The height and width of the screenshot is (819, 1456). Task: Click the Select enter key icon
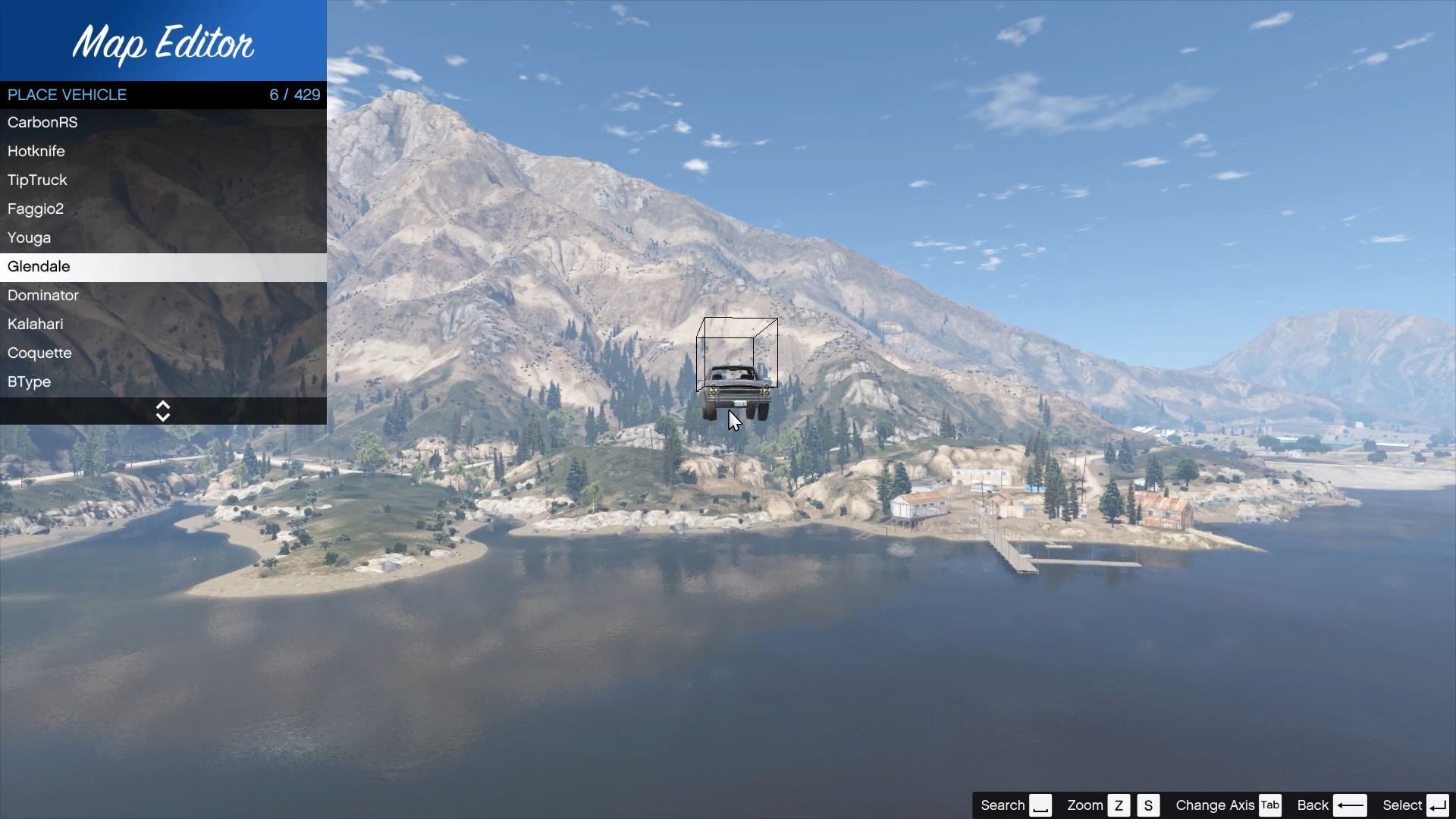click(1438, 805)
